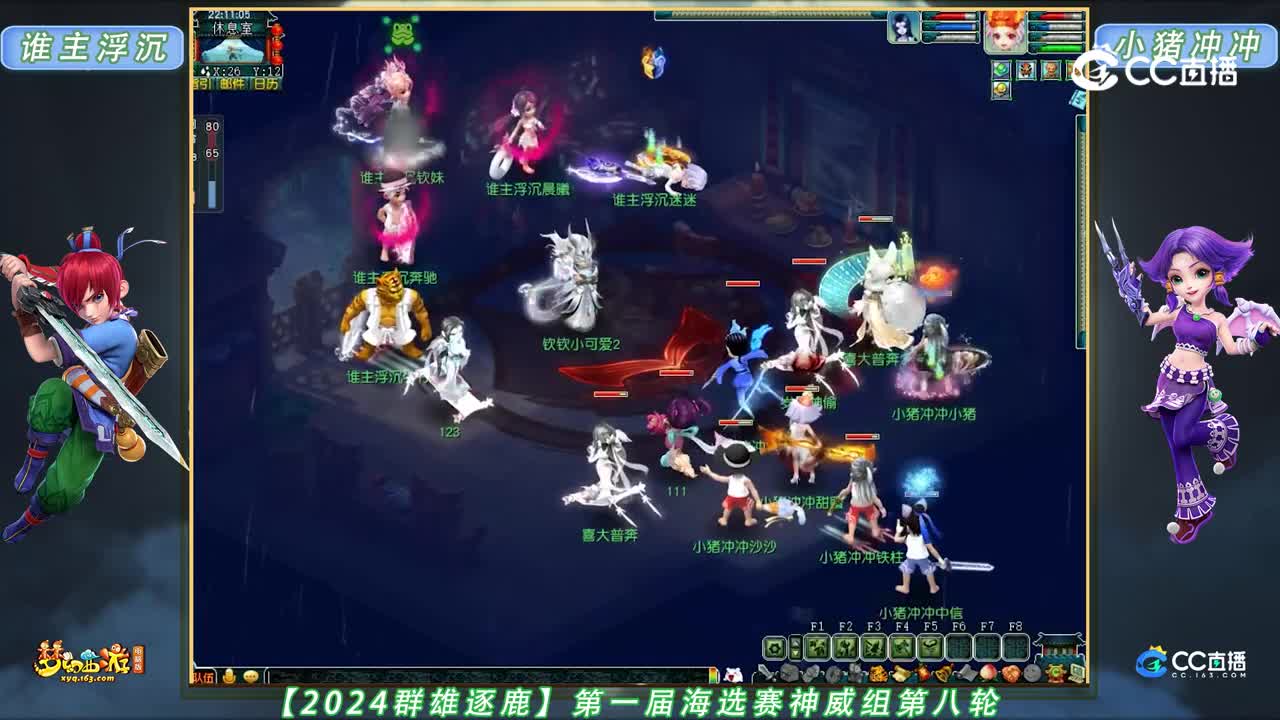Click the 指引 guide button
This screenshot has width=1280, height=720.
(x=202, y=83)
